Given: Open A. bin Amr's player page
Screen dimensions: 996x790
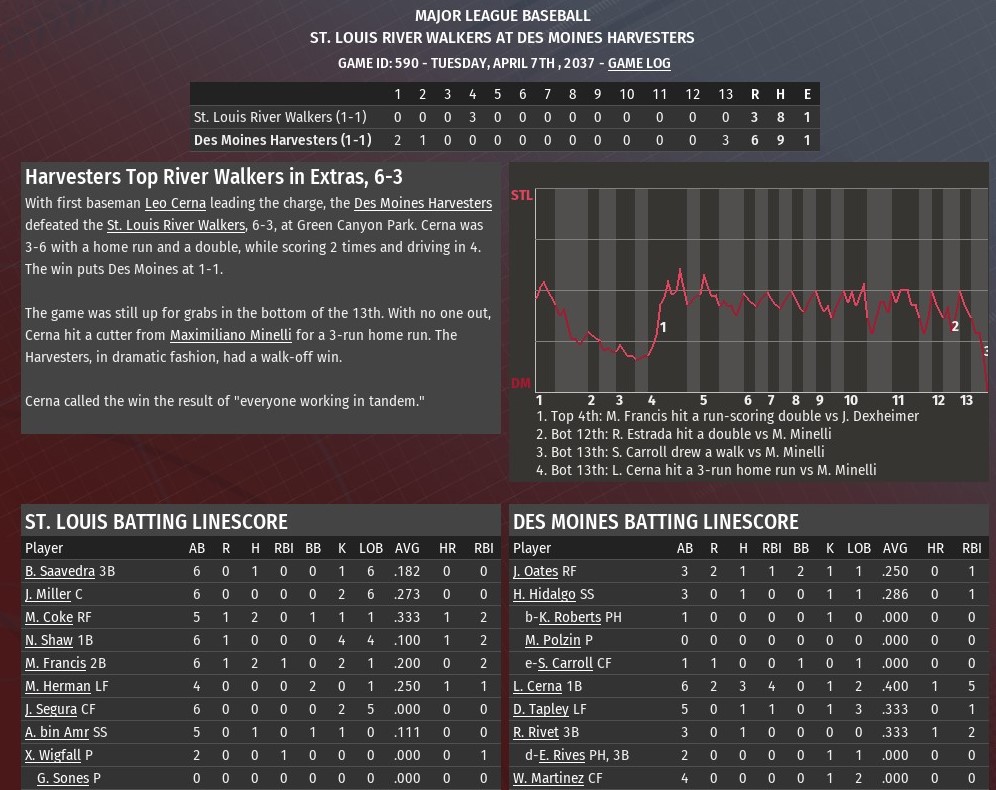Looking at the screenshot, I should (x=57, y=732).
